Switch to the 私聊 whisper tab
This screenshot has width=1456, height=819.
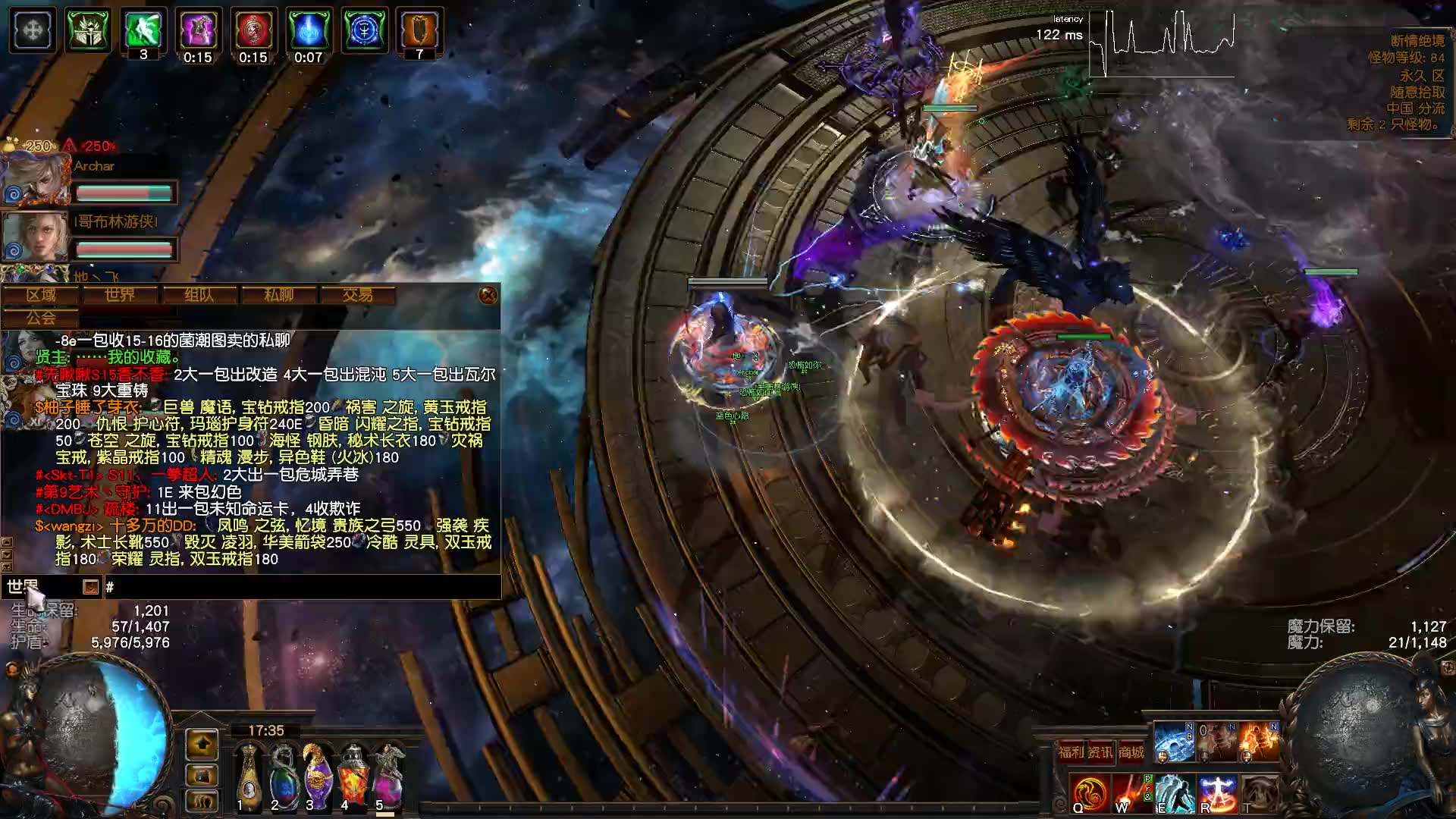tap(278, 295)
